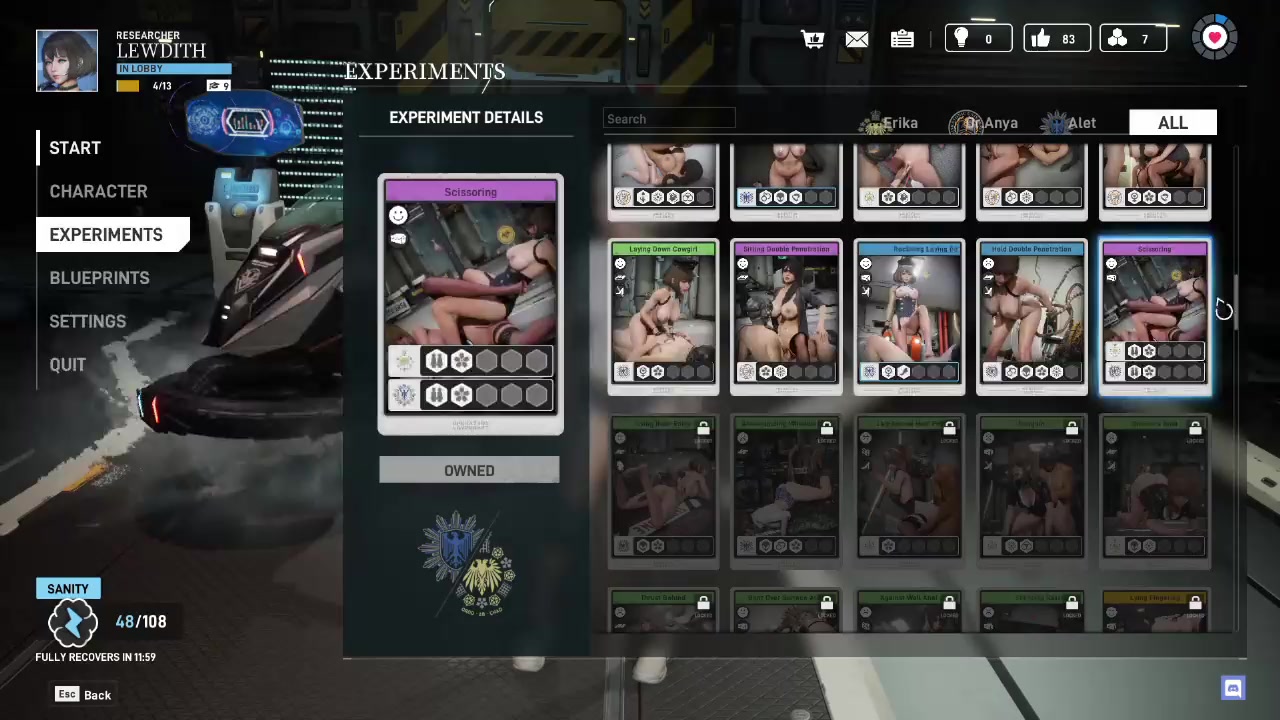Open the shop cart icon
This screenshot has width=1280, height=720.
812,39
